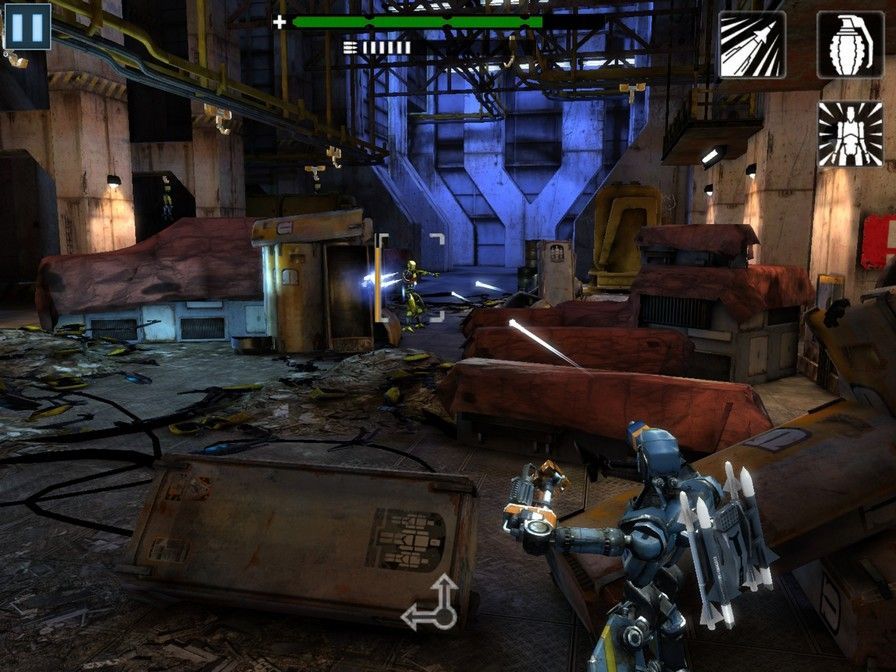Tap the take-cover arrow icon
The image size is (896, 672).
click(431, 604)
